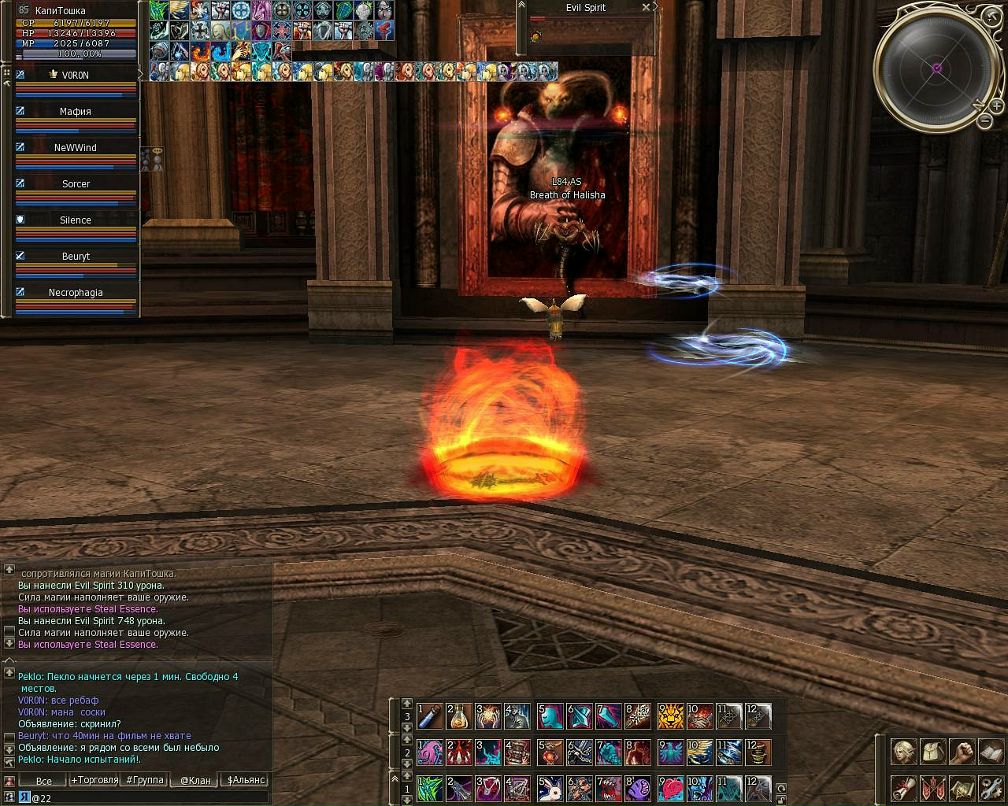
Task: Select party member VORON
Action: (76, 75)
